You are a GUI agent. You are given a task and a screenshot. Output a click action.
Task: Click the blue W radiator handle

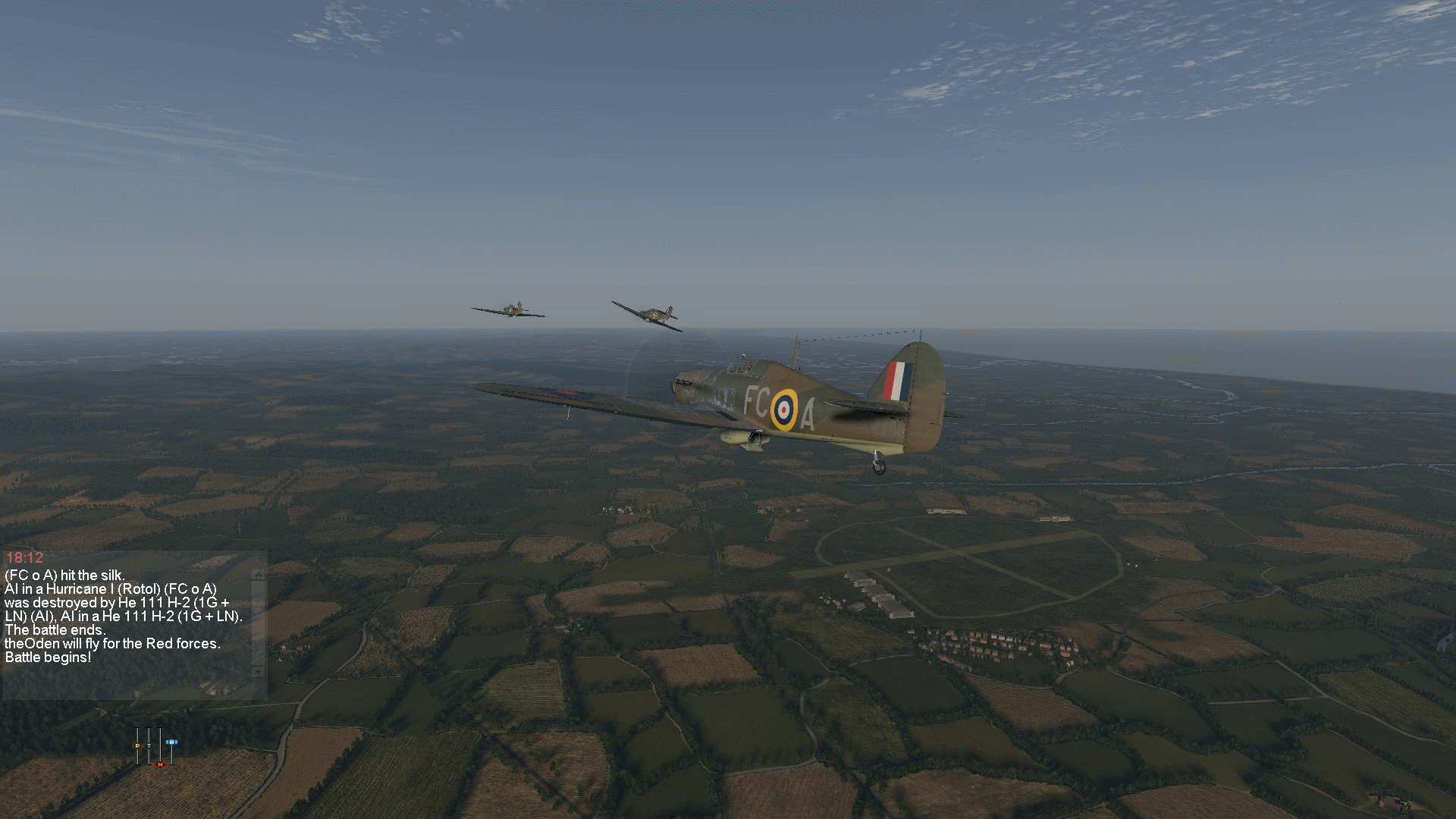pyautogui.click(x=171, y=742)
